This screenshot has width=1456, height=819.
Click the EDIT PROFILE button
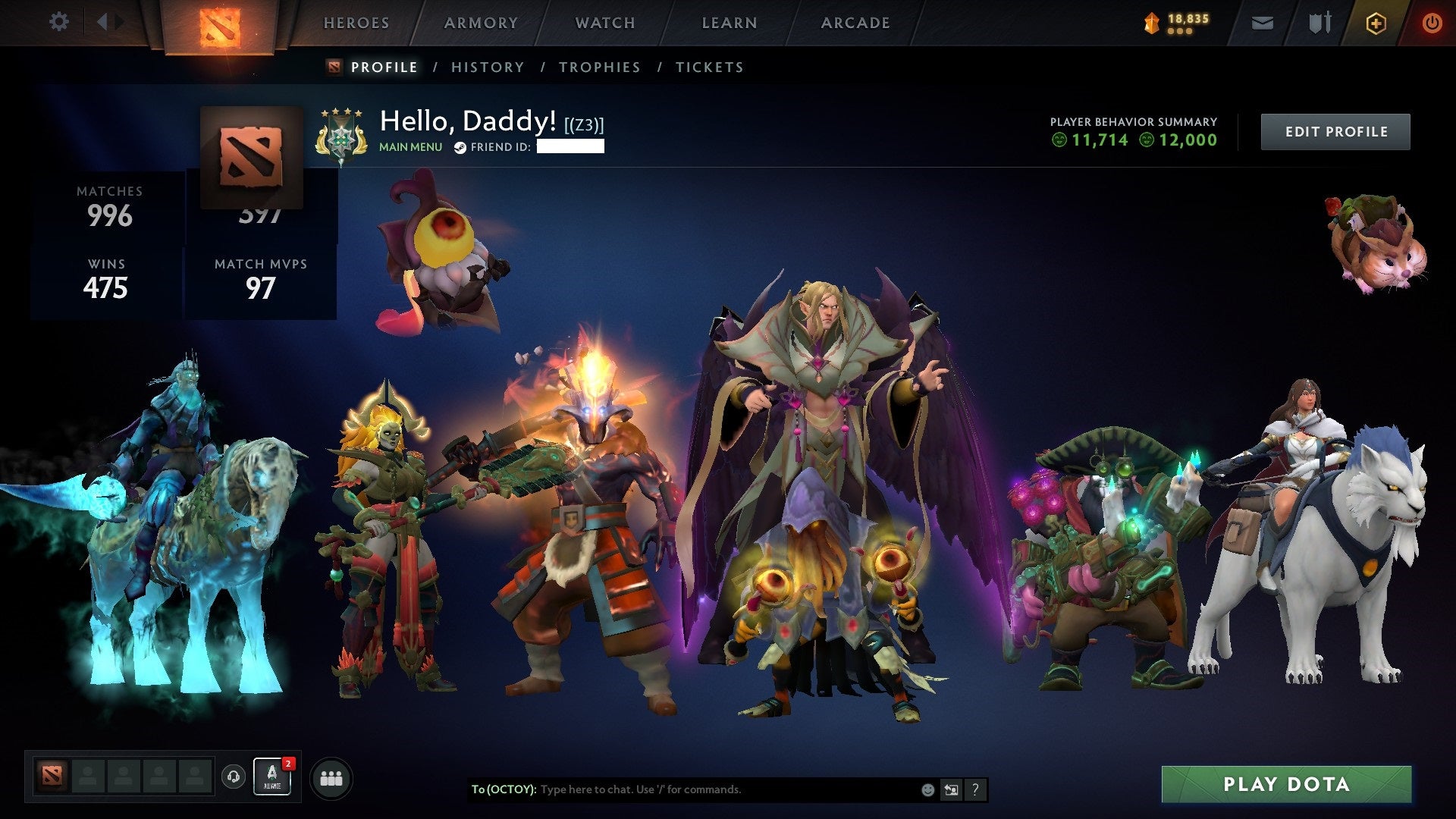click(1335, 130)
